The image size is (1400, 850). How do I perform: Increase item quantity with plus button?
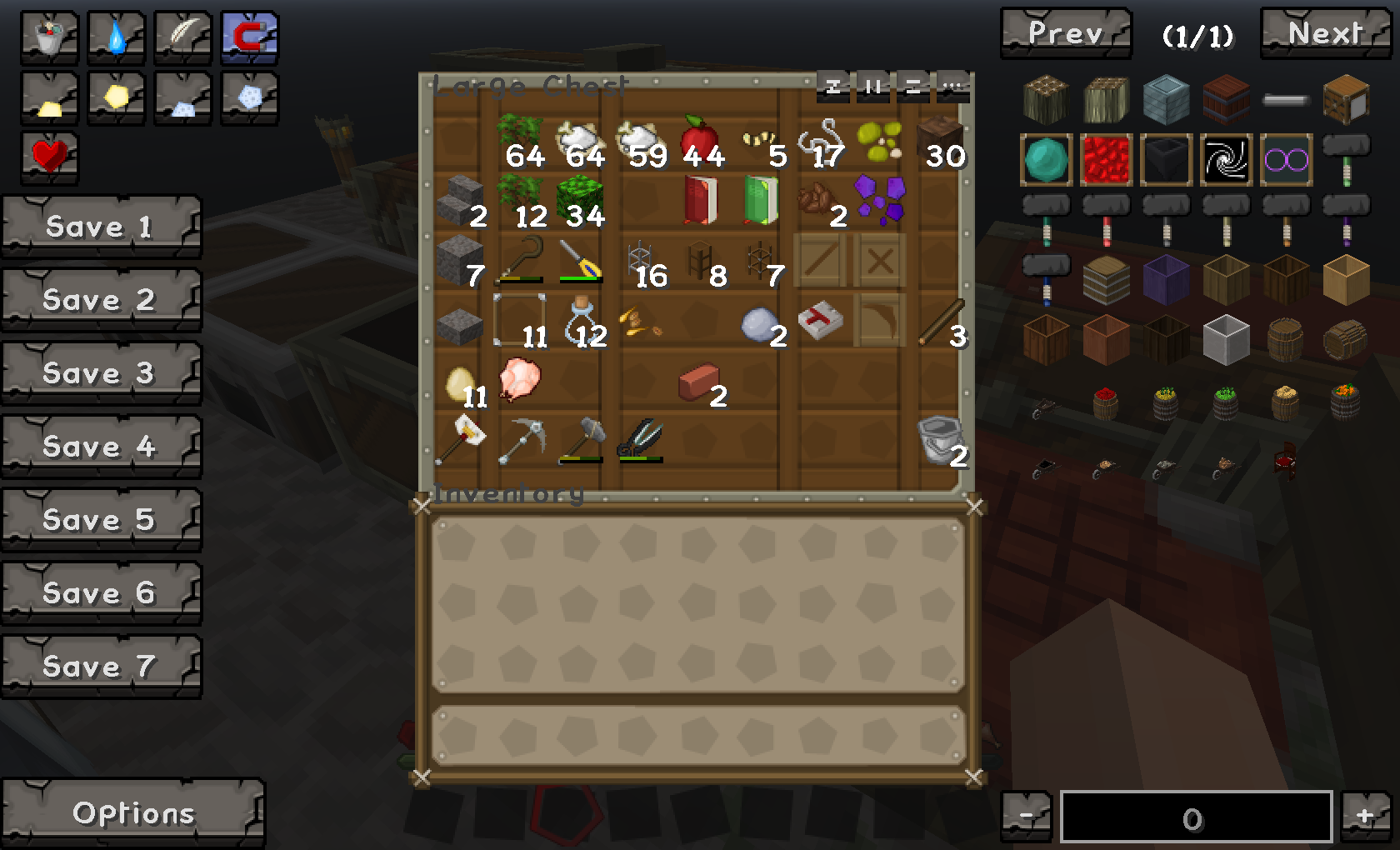pyautogui.click(x=1363, y=817)
